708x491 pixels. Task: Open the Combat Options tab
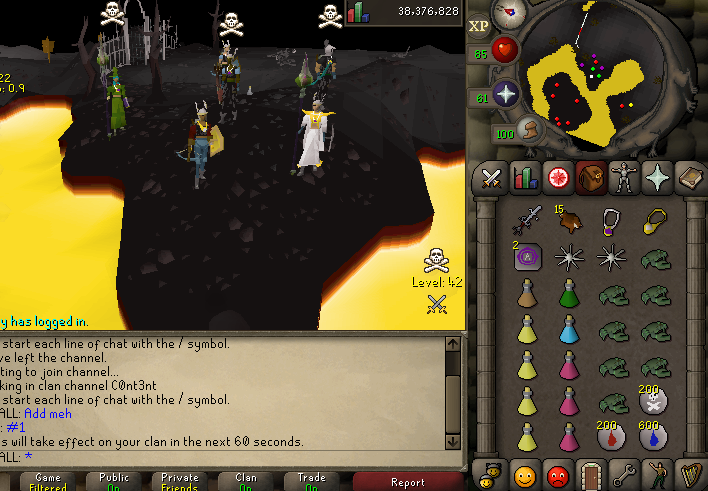pyautogui.click(x=491, y=178)
